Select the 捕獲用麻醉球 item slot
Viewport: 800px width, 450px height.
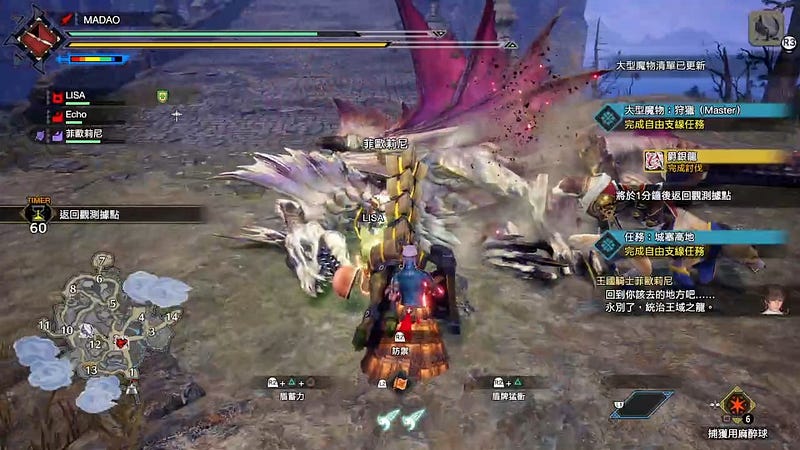[738, 403]
